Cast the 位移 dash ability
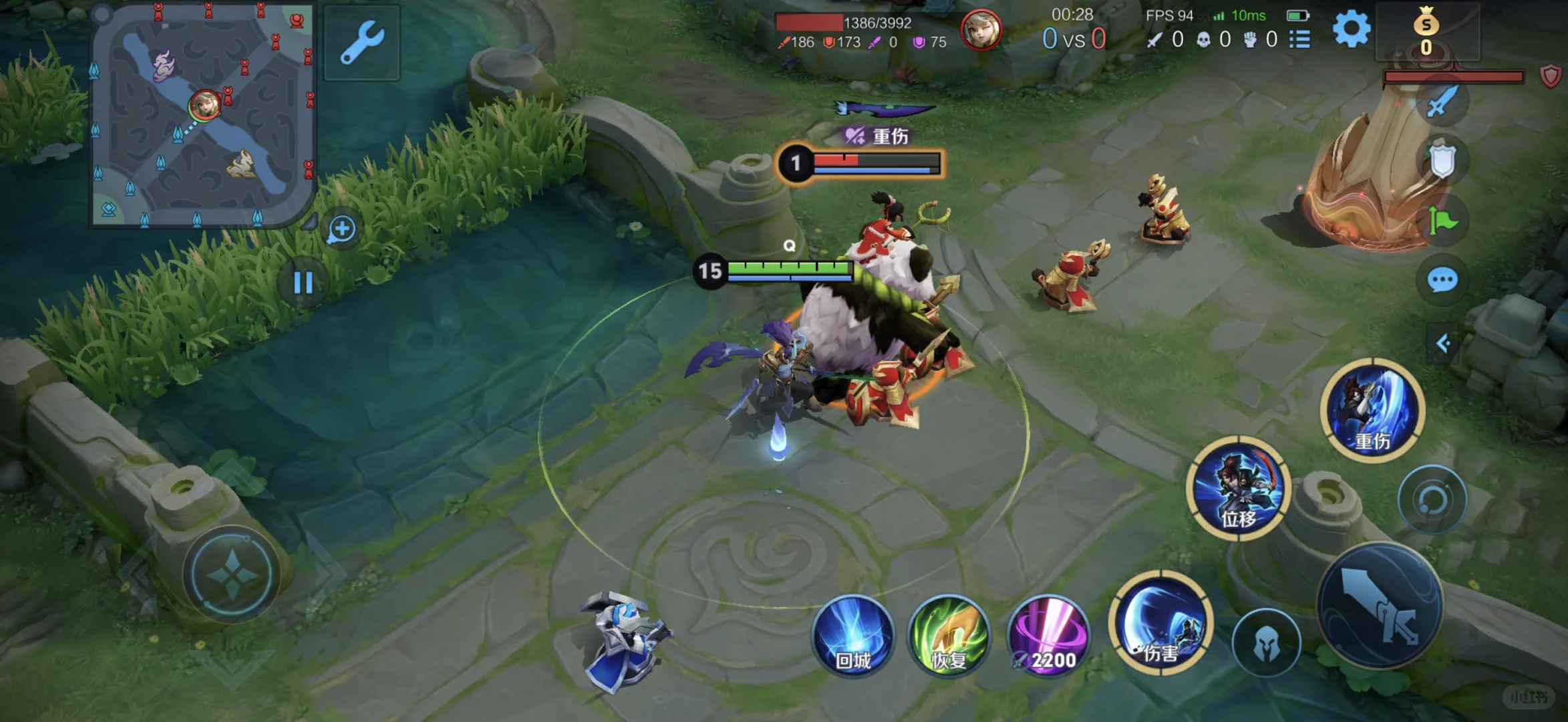Image resolution: width=1568 pixels, height=722 pixels. 1238,488
